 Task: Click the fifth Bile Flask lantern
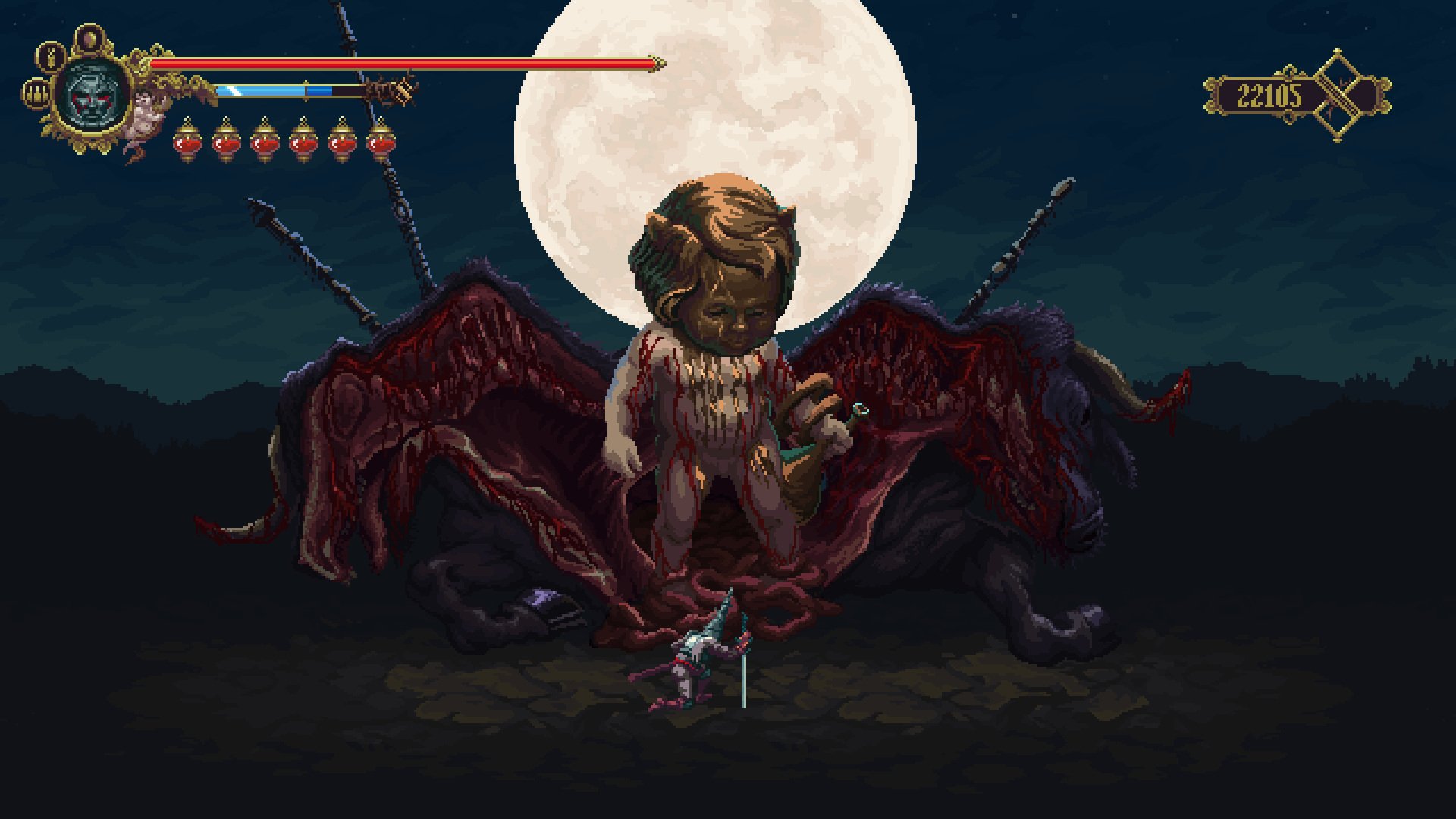click(x=343, y=143)
